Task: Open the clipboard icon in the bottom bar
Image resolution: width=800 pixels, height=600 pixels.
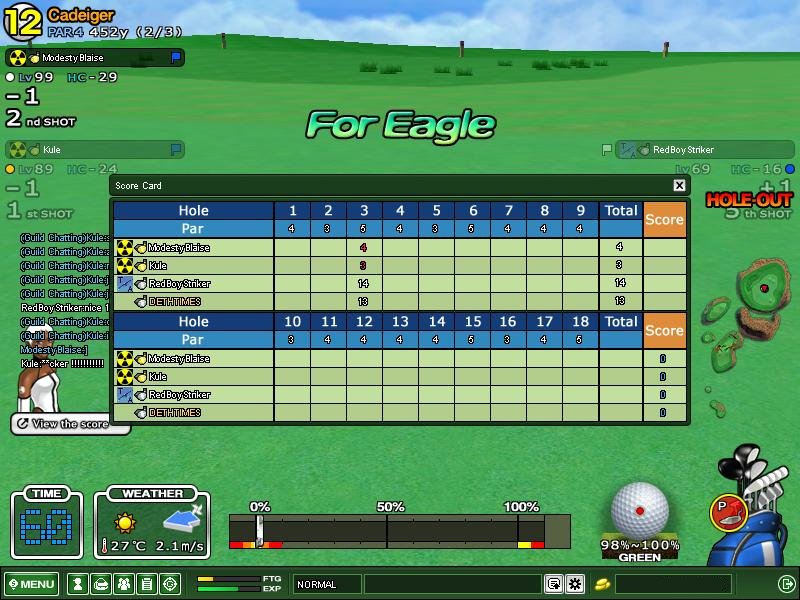Action: pos(146,584)
